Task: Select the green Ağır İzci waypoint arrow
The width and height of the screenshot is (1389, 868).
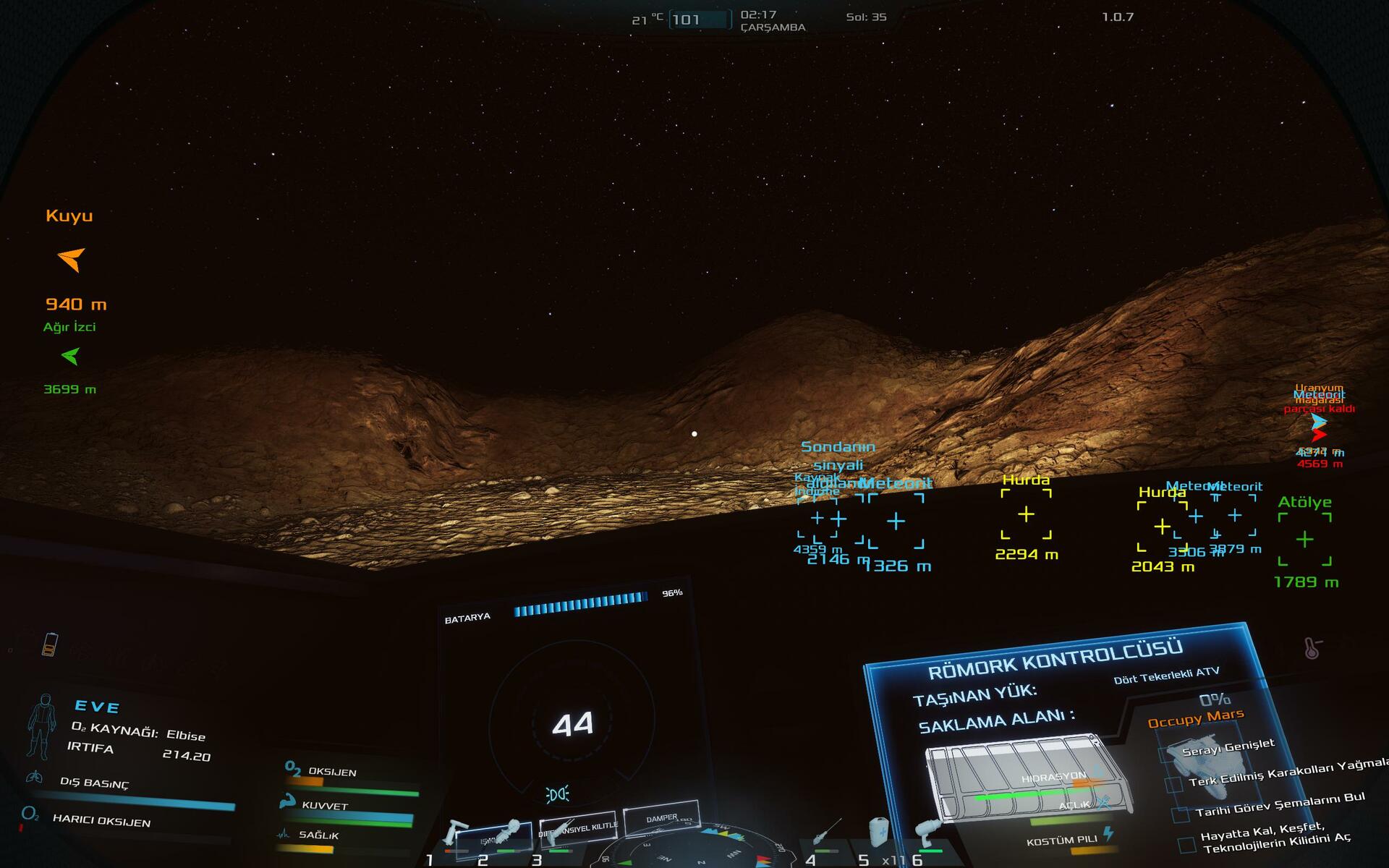Action: point(70,356)
